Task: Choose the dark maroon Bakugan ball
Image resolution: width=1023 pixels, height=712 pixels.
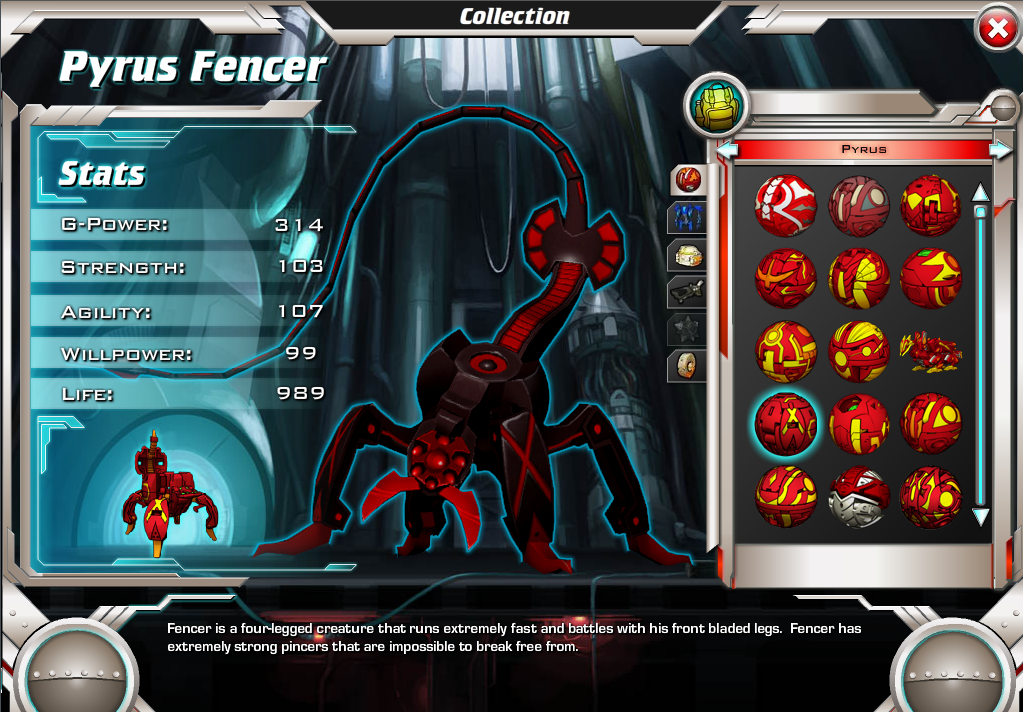Action: tap(859, 205)
